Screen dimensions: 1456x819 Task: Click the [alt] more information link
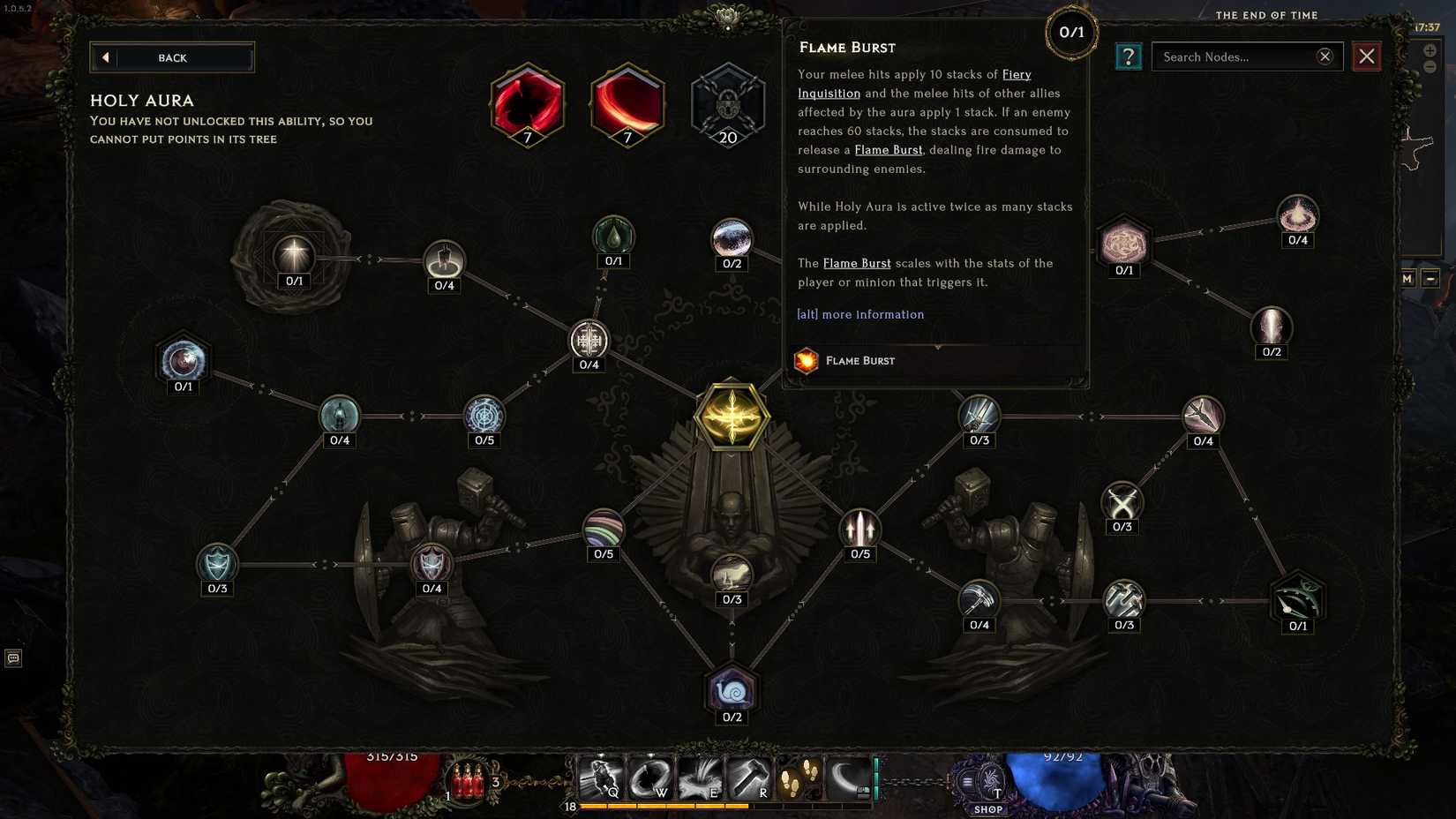860,314
